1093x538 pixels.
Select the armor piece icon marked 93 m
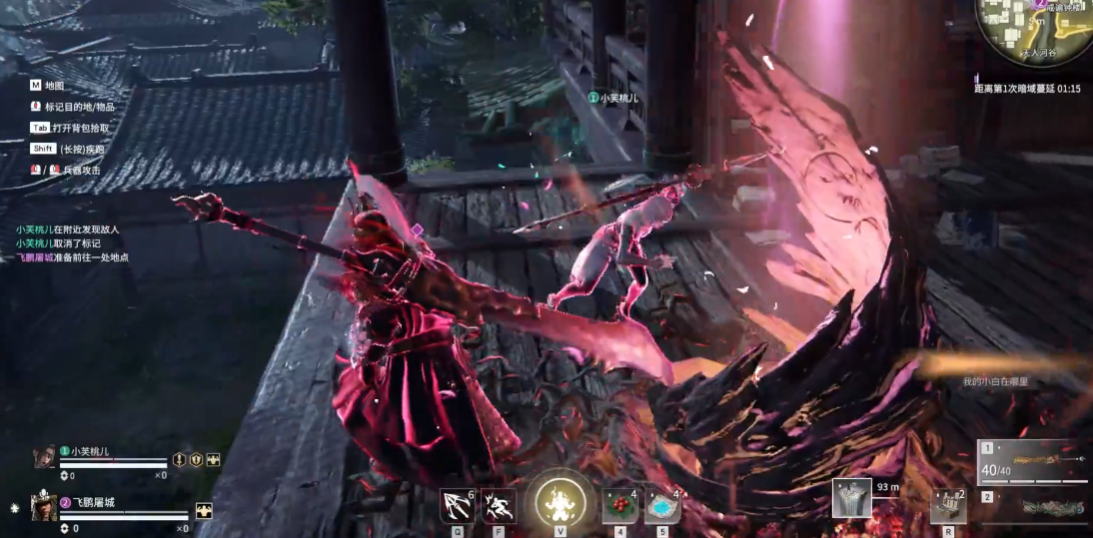coord(852,499)
